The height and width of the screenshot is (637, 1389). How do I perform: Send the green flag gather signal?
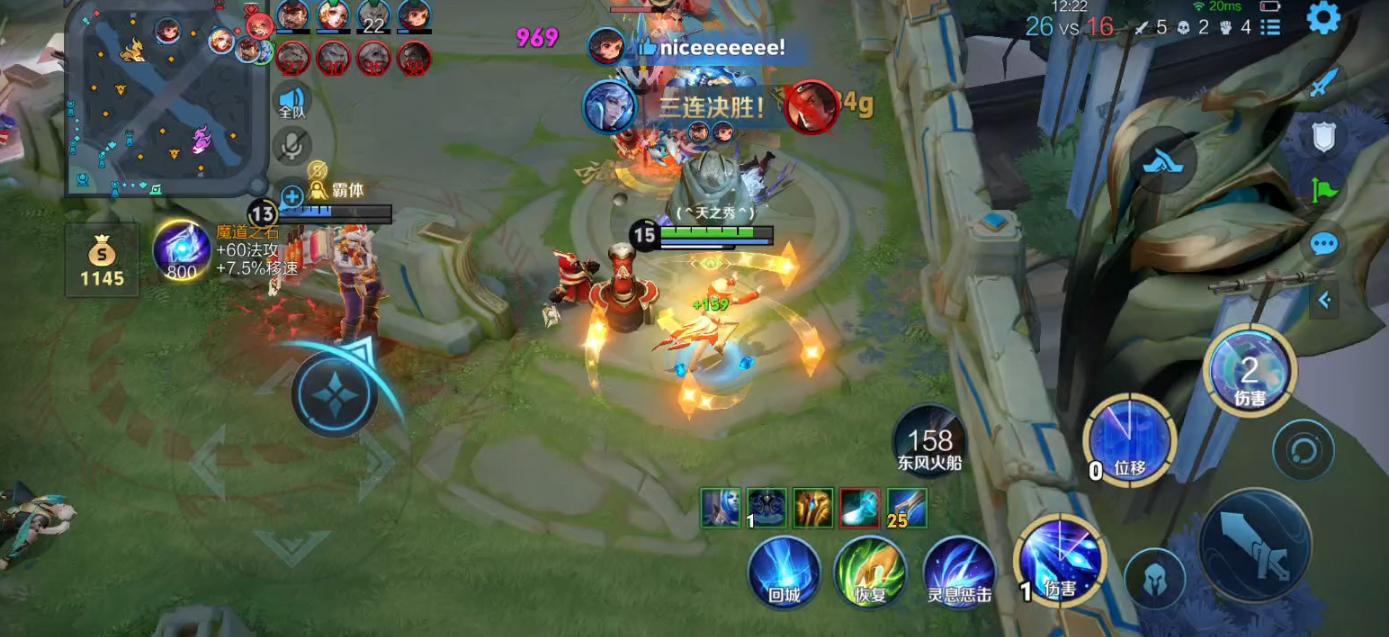[x=1324, y=190]
